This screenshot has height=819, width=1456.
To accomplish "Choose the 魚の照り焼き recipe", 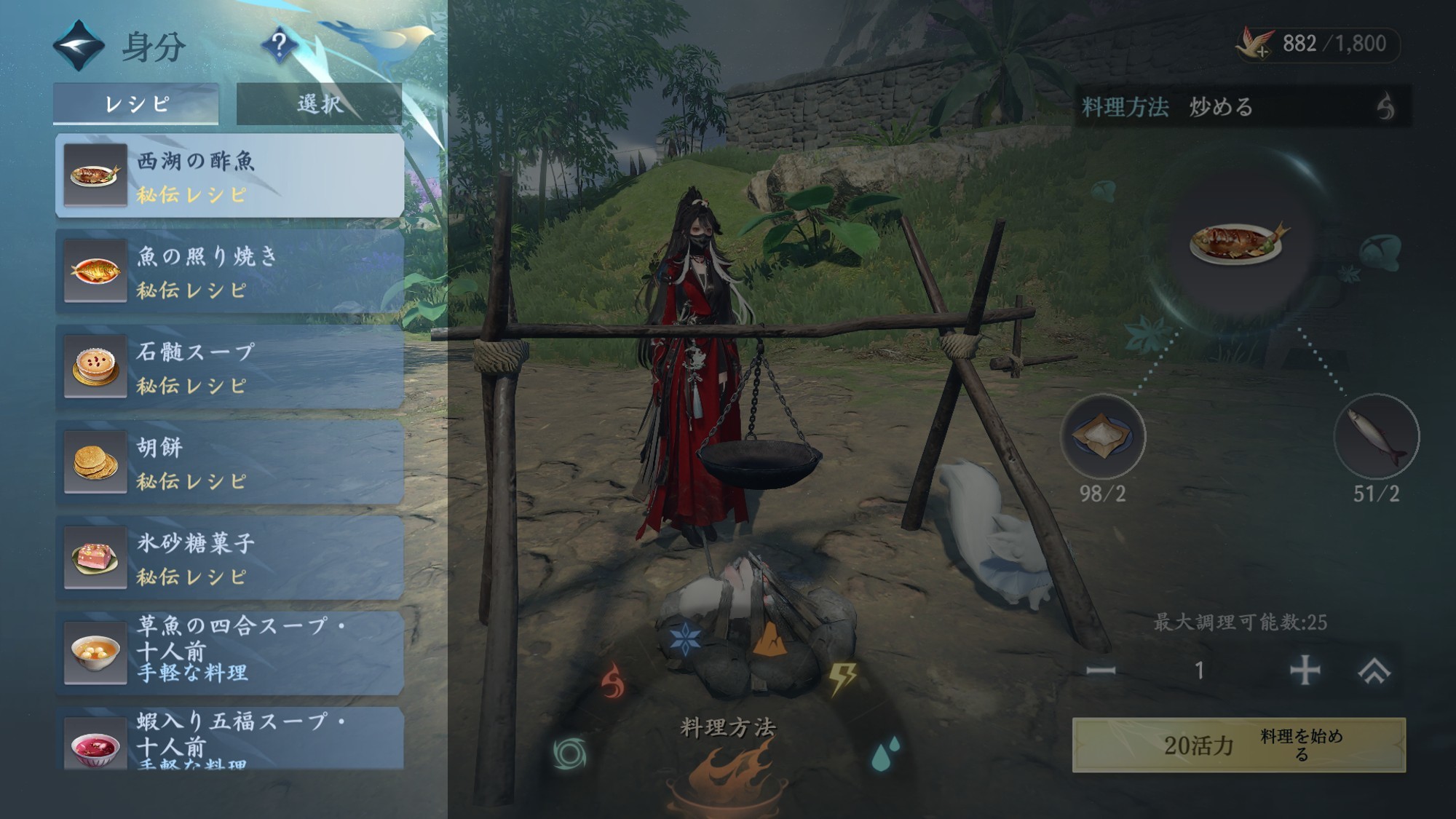I will point(230,272).
